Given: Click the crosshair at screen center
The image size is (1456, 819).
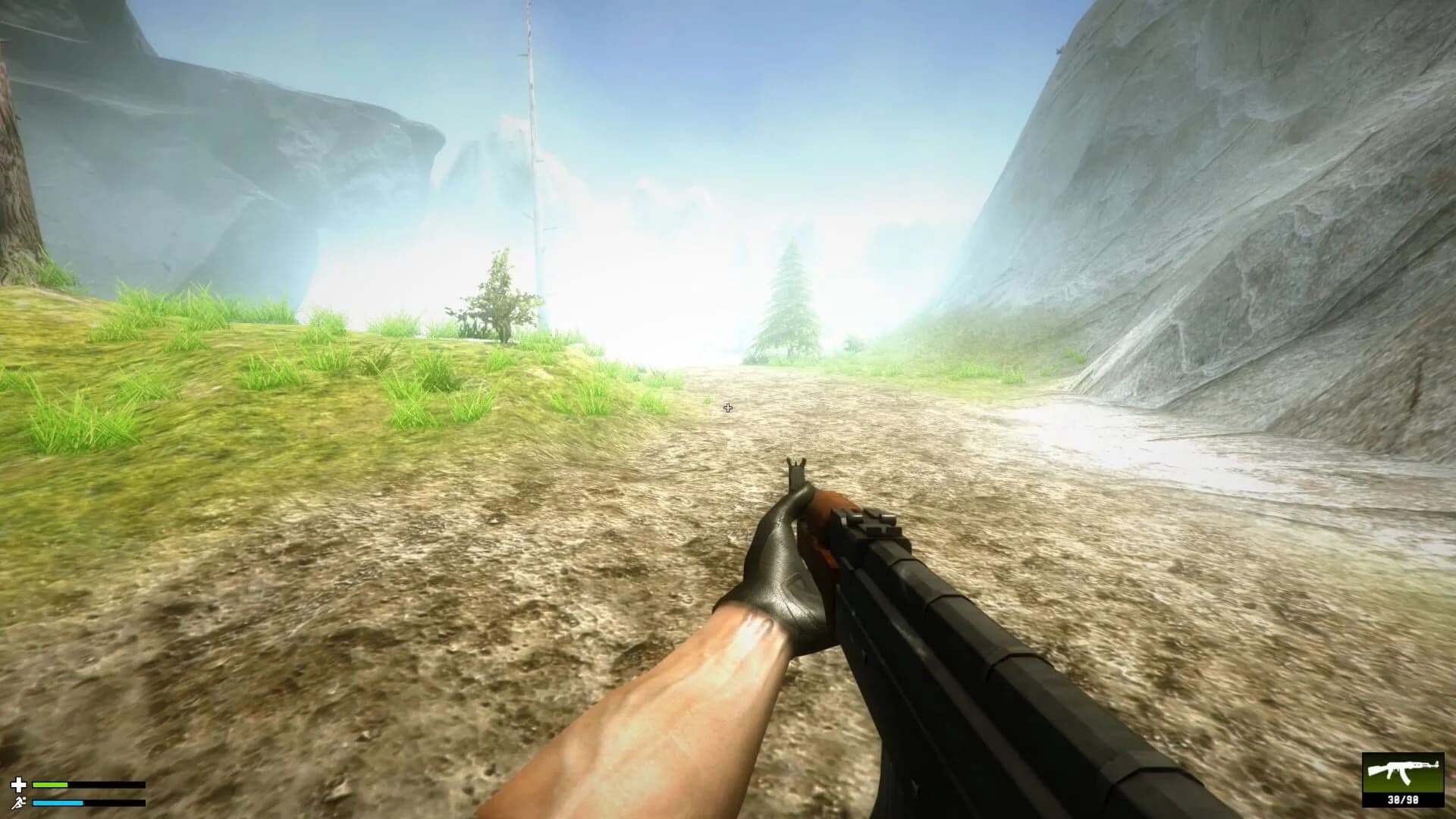Looking at the screenshot, I should coord(729,408).
